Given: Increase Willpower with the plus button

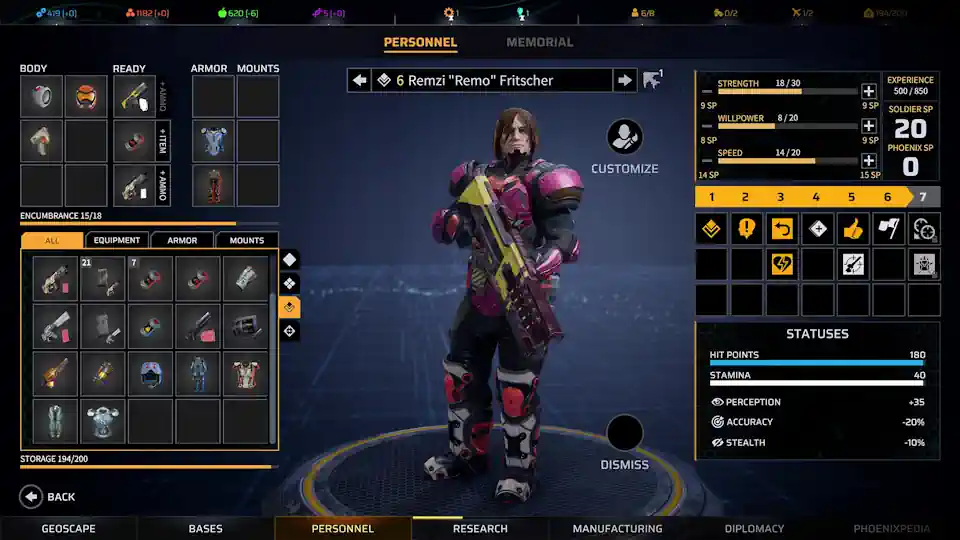Looking at the screenshot, I should coord(869,126).
